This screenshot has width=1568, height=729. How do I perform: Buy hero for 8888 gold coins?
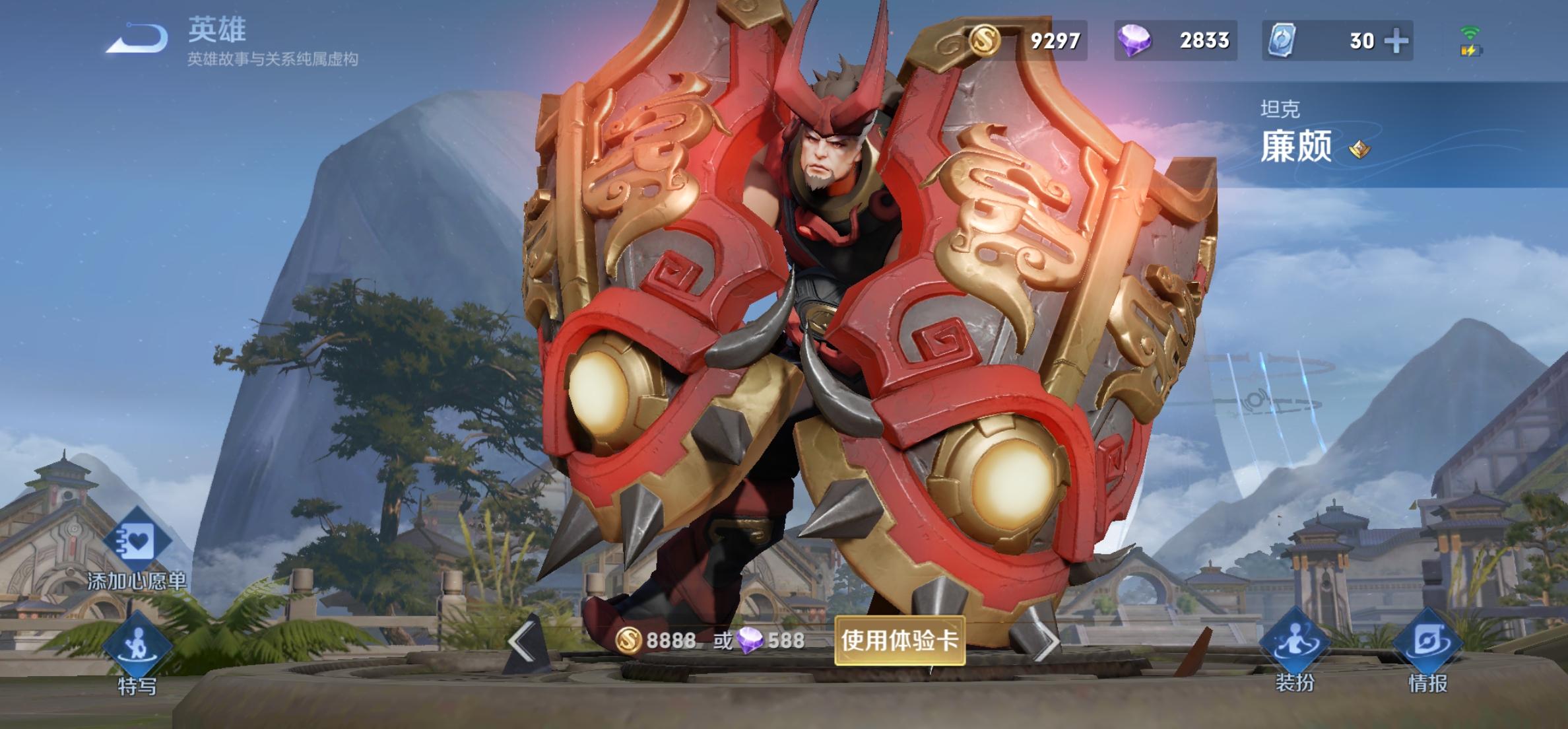656,641
